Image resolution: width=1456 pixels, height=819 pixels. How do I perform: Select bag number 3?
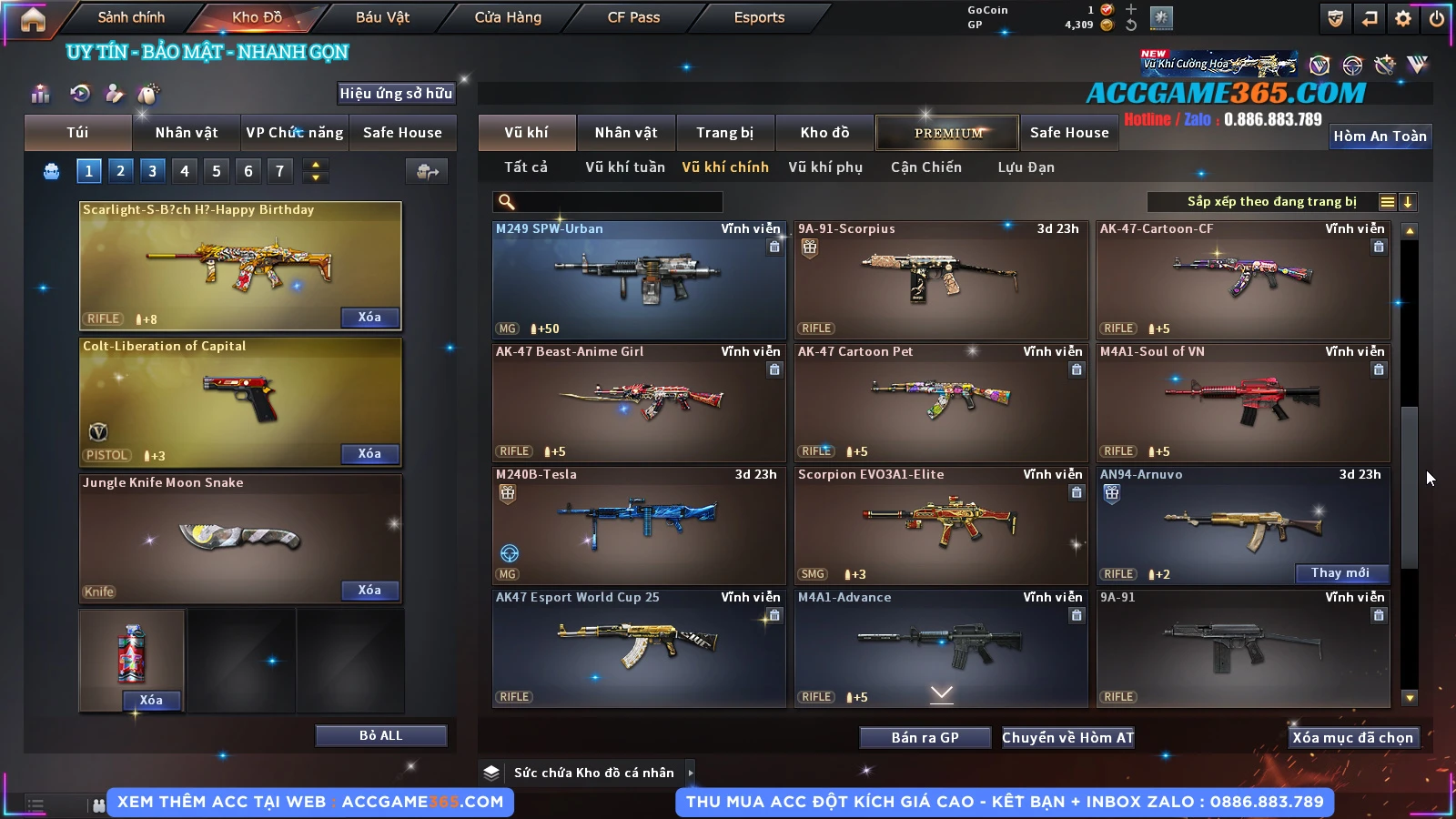pos(152,170)
